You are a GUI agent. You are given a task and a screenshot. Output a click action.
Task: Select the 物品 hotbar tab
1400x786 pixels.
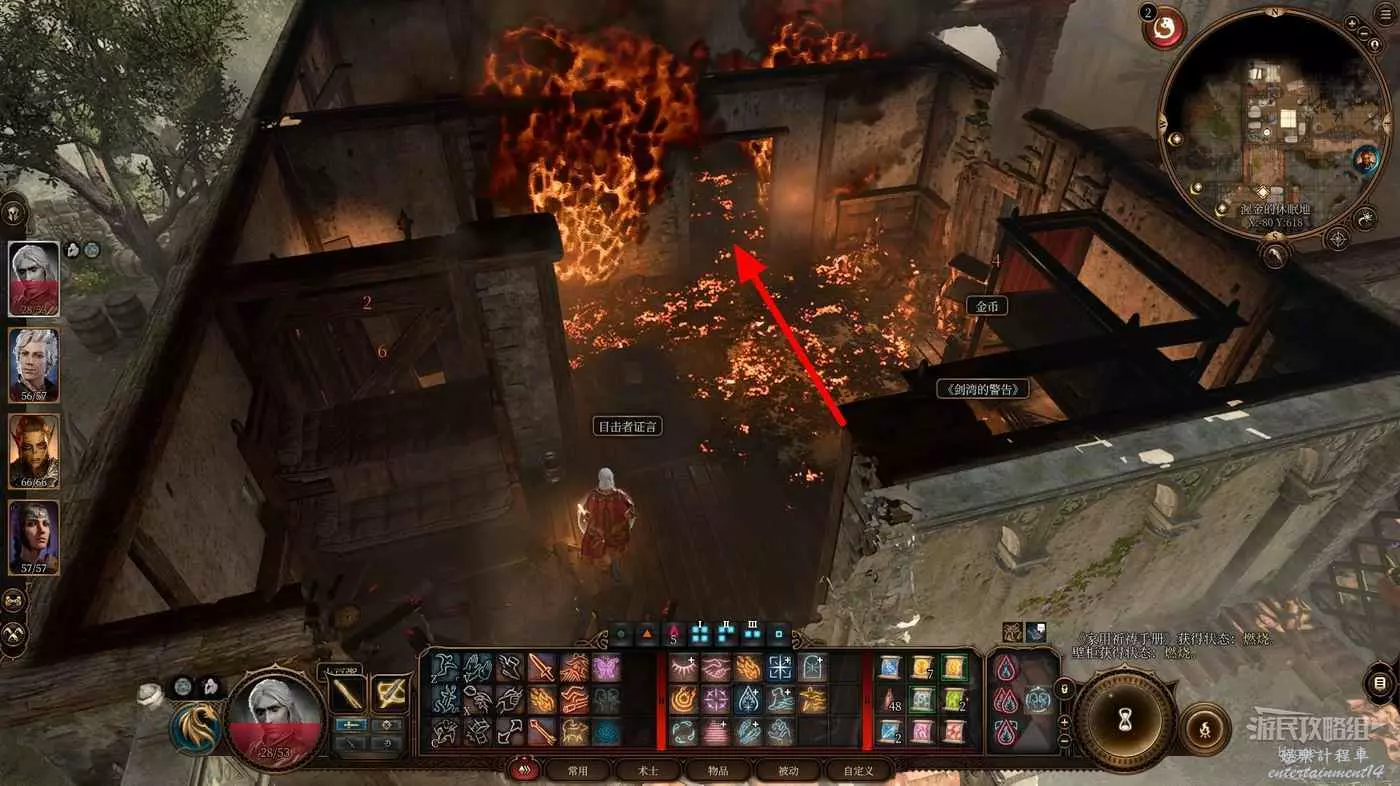(718, 770)
